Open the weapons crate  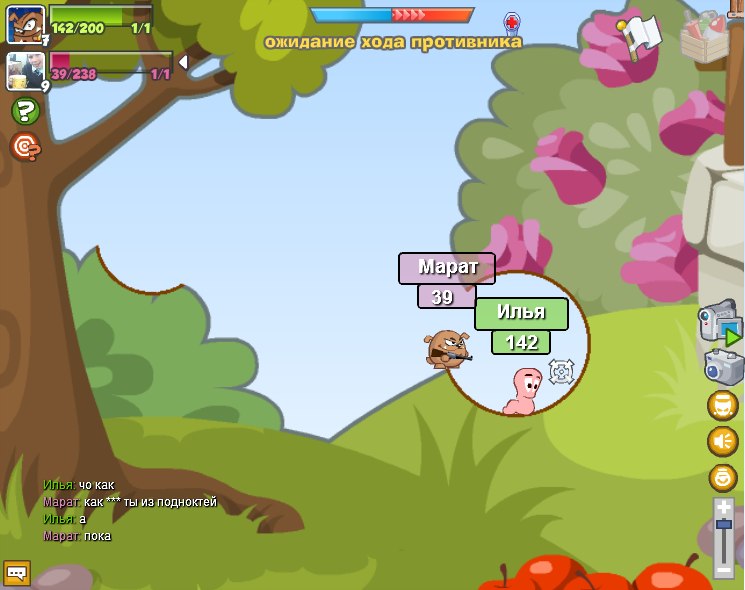(x=706, y=36)
